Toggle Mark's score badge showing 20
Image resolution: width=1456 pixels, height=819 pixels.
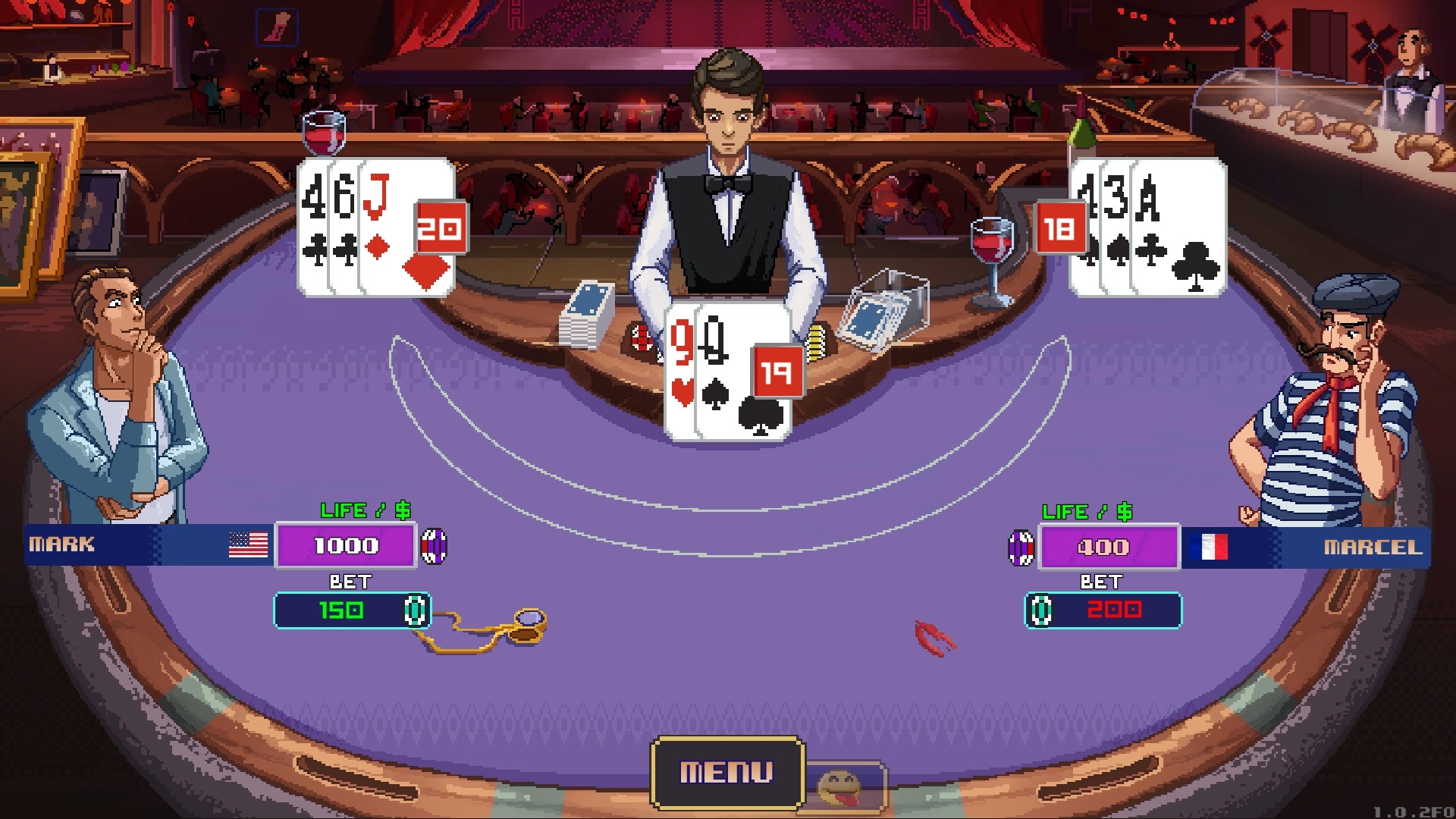point(438,227)
